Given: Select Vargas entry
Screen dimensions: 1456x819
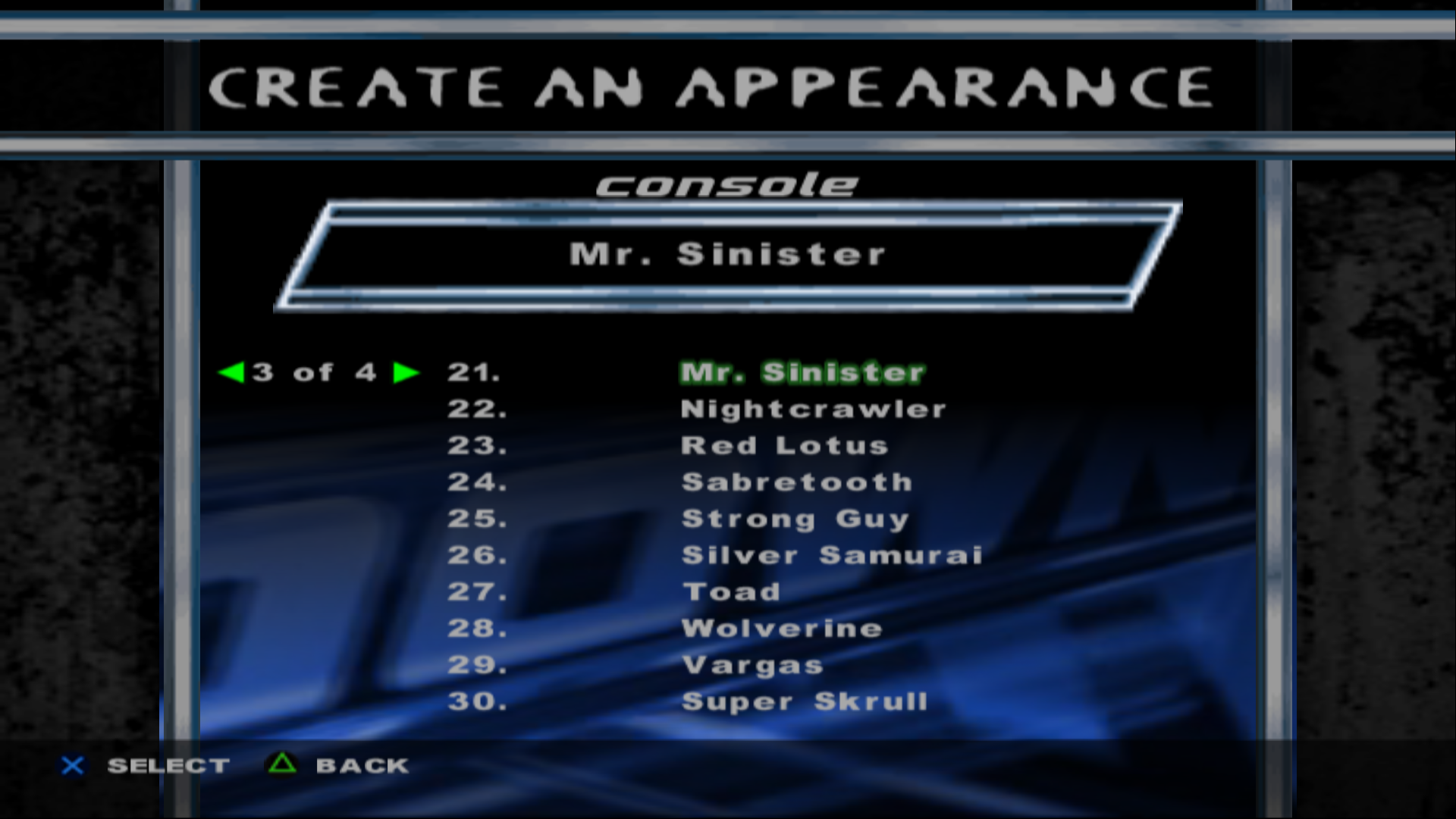Looking at the screenshot, I should (752, 665).
